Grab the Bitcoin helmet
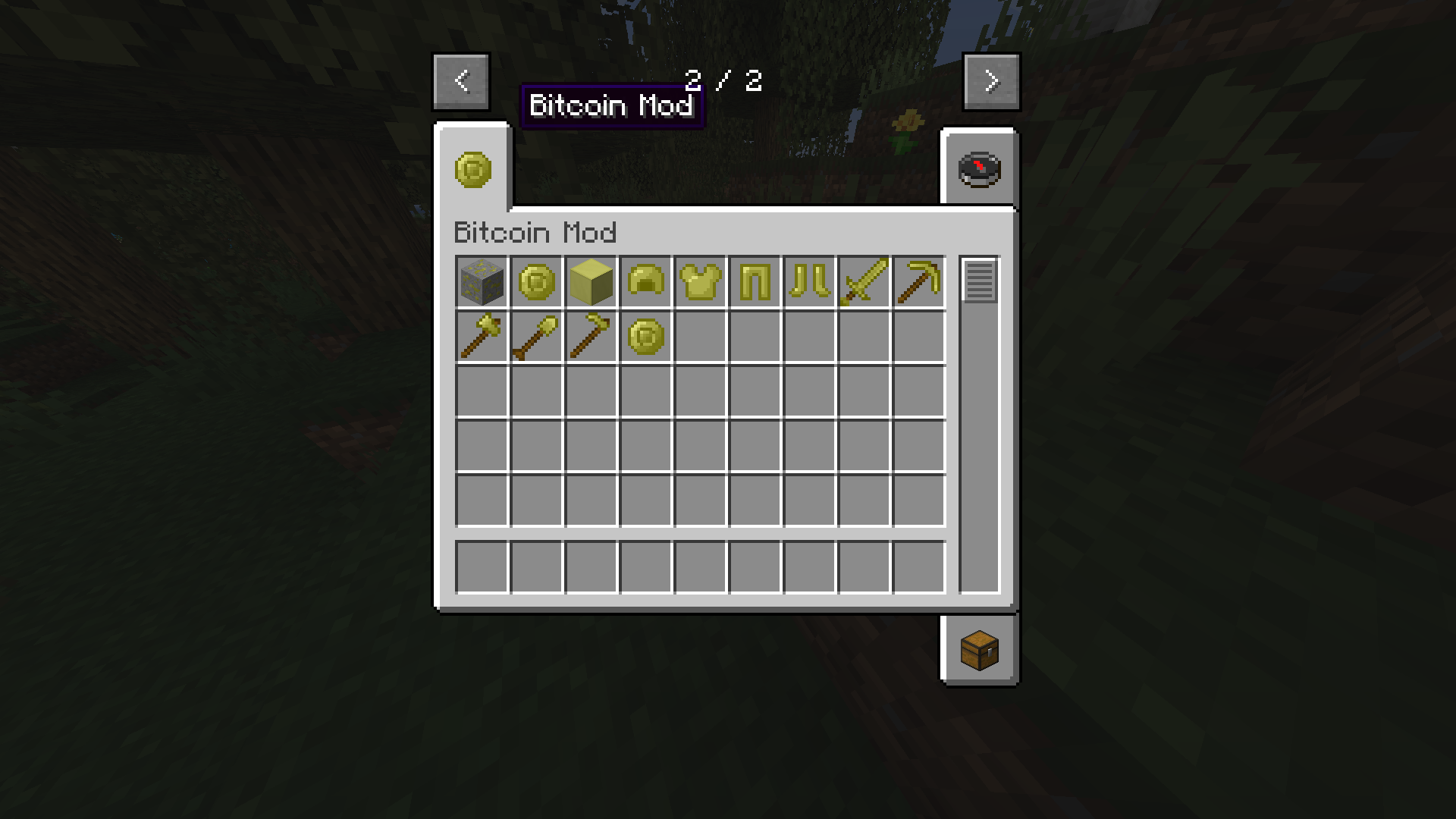This screenshot has height=819, width=1456. [x=645, y=283]
